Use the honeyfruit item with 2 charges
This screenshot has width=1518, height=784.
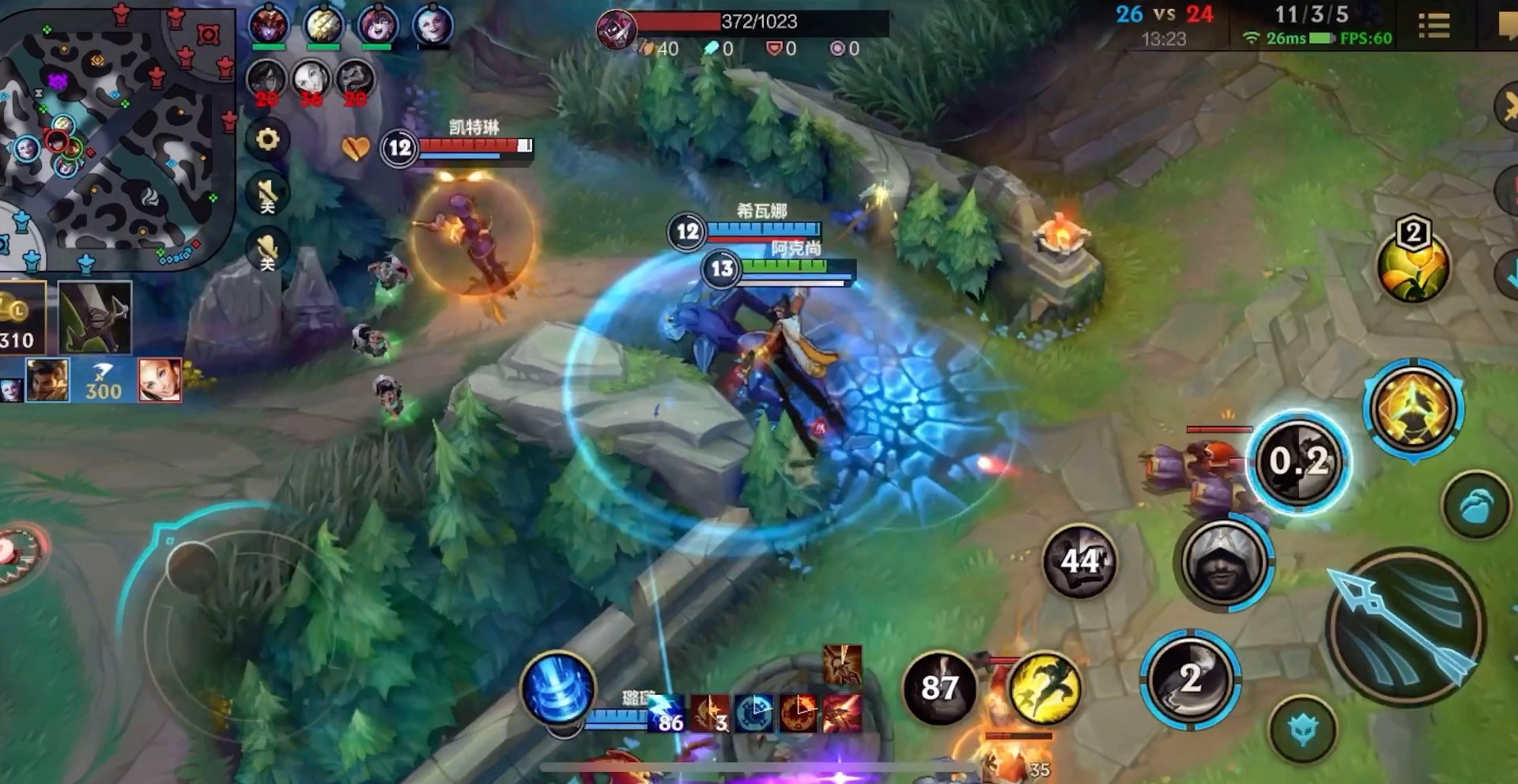point(1413,265)
